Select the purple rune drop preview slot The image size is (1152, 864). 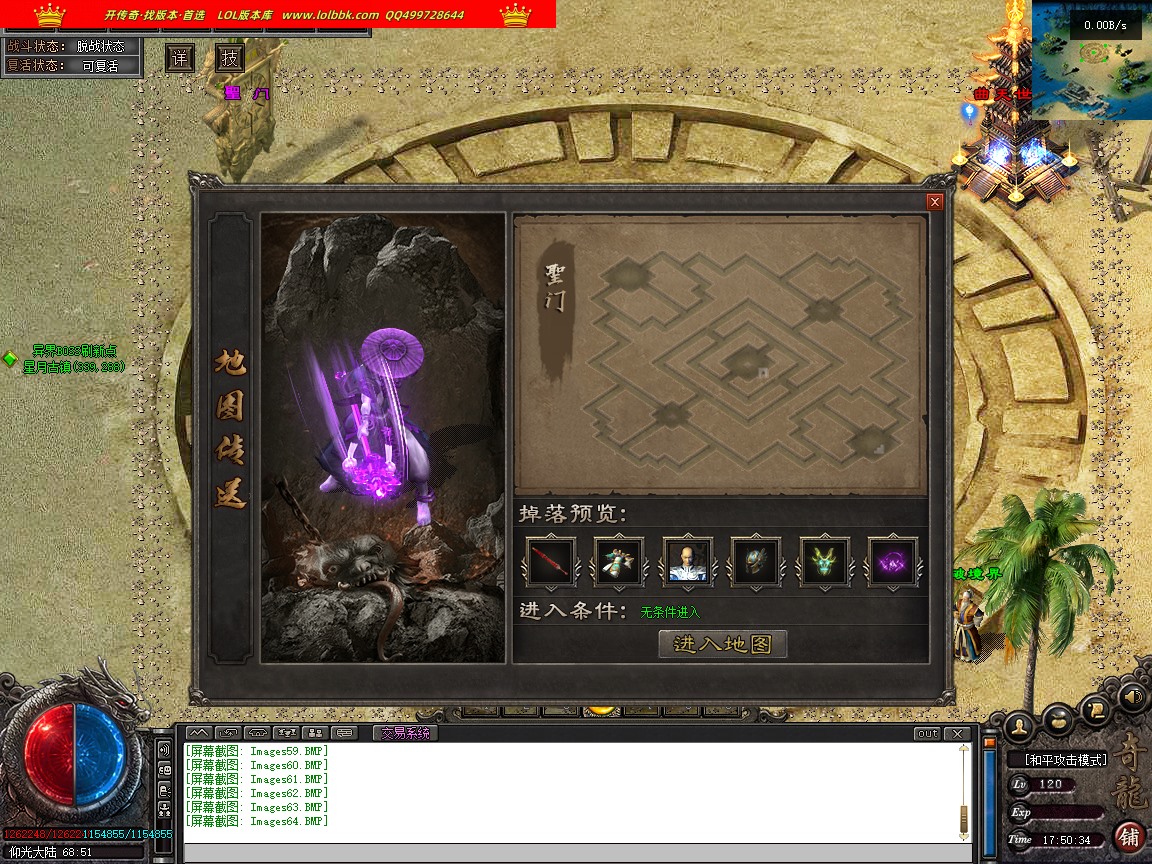(892, 561)
